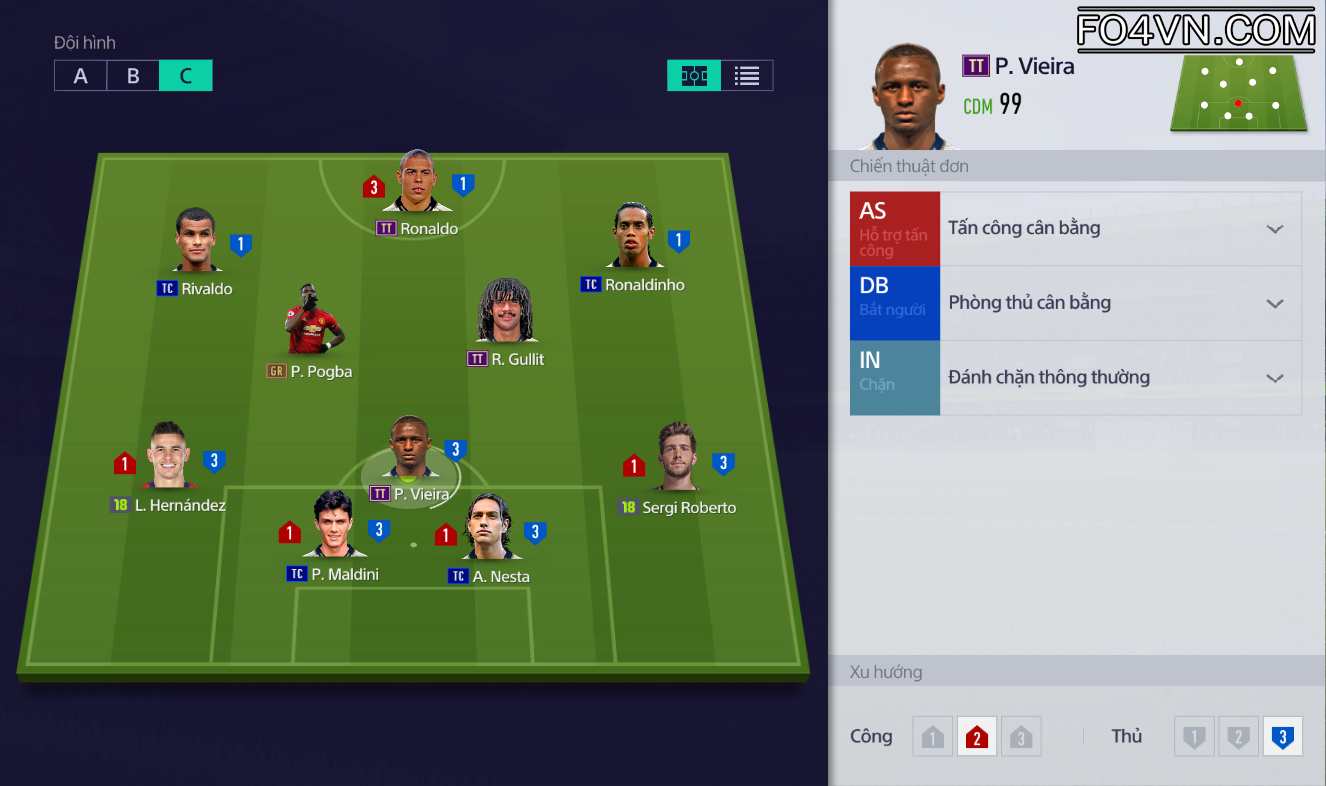Image resolution: width=1326 pixels, height=786 pixels.
Task: Click P. Maldini in defense
Action: point(333,526)
